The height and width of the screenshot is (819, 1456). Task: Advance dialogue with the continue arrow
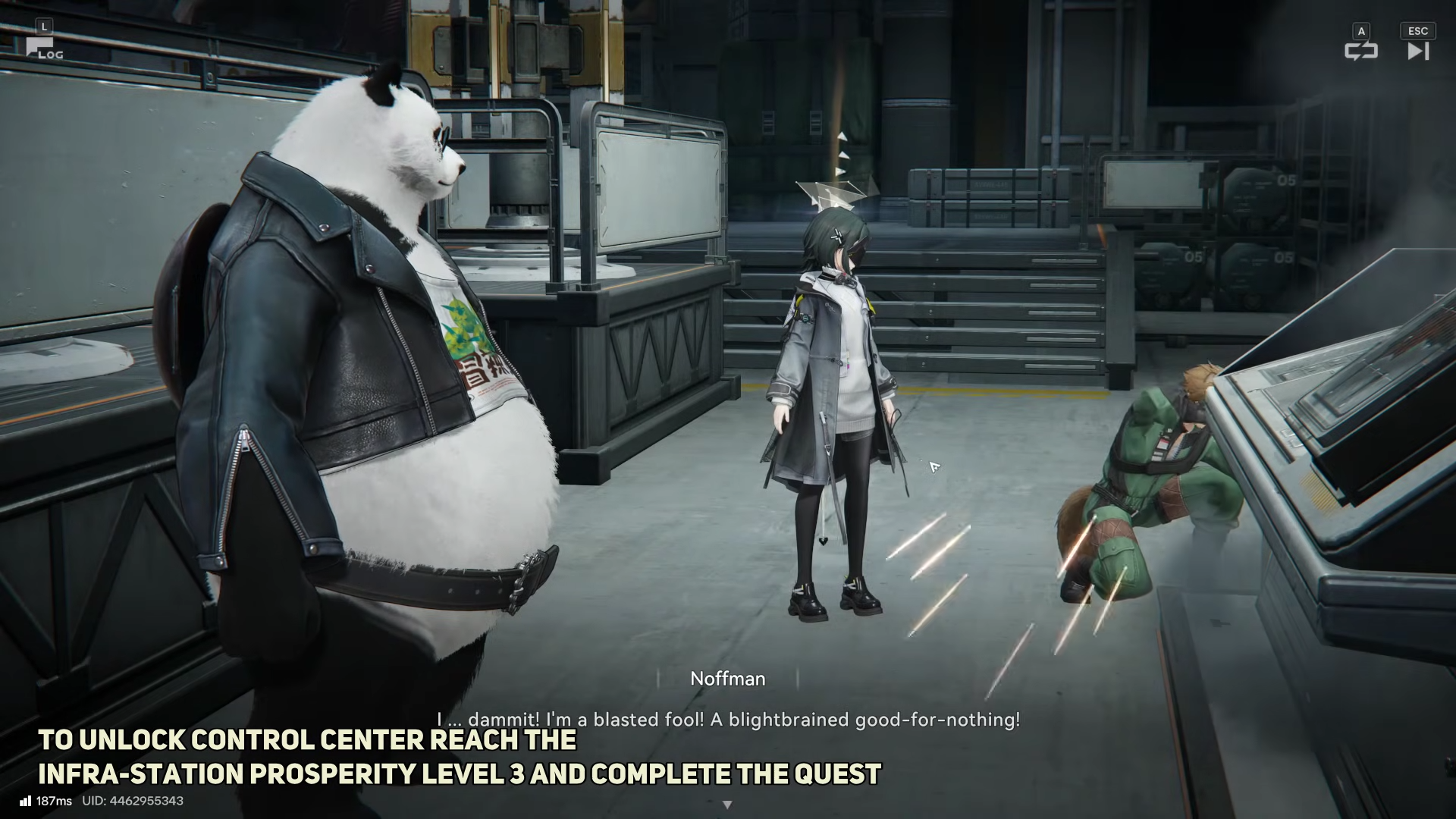727,805
